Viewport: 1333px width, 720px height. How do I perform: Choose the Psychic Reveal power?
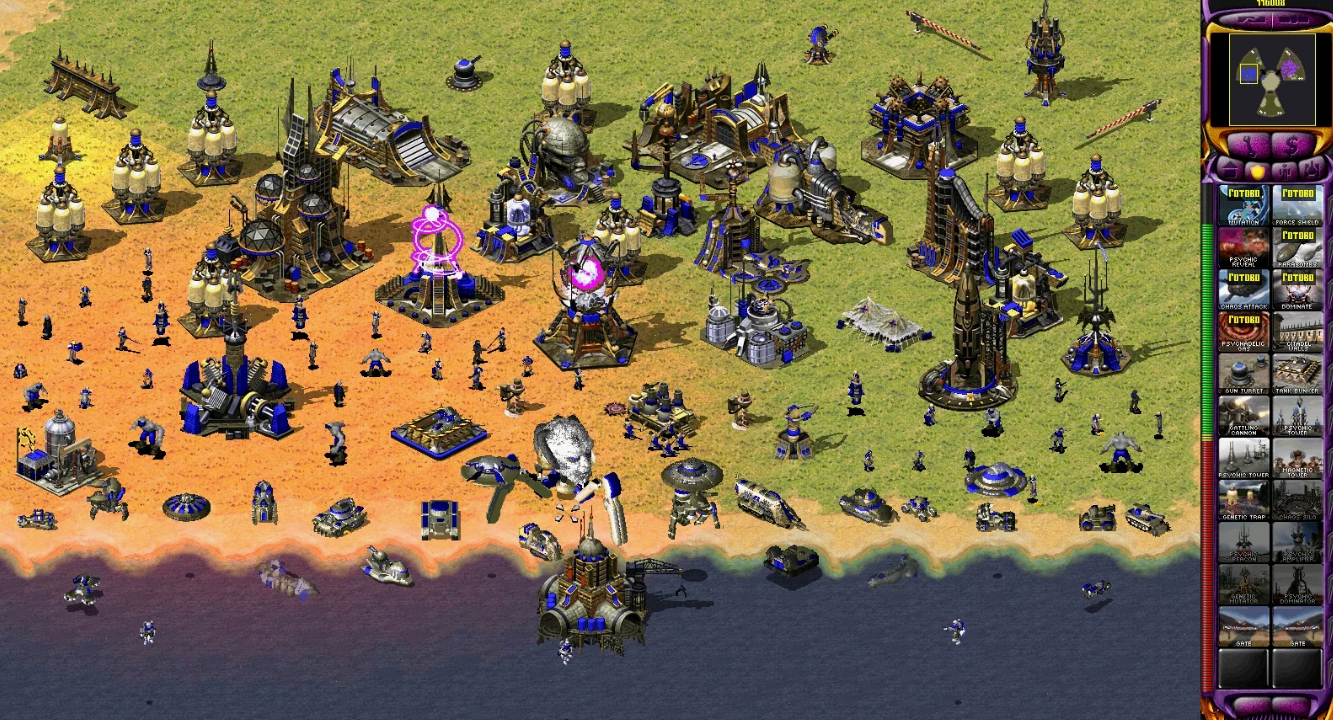[x=1244, y=247]
